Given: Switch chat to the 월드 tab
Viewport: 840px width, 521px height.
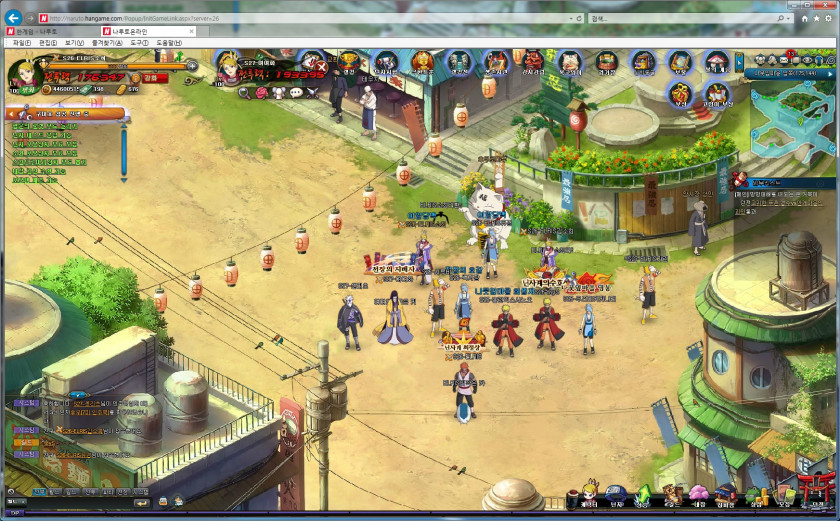Looking at the screenshot, I should click(x=57, y=492).
